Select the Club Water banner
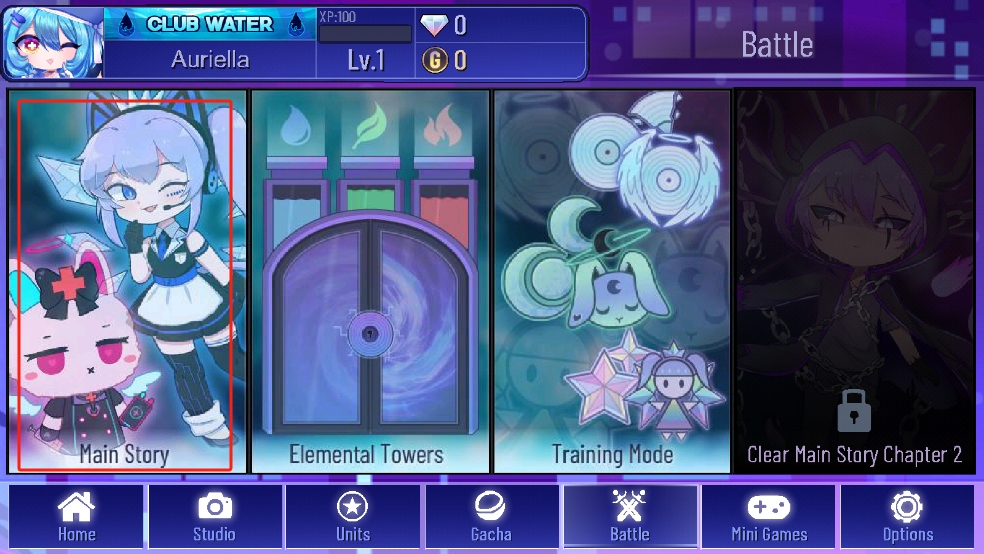Image resolution: width=984 pixels, height=554 pixels. tap(211, 25)
